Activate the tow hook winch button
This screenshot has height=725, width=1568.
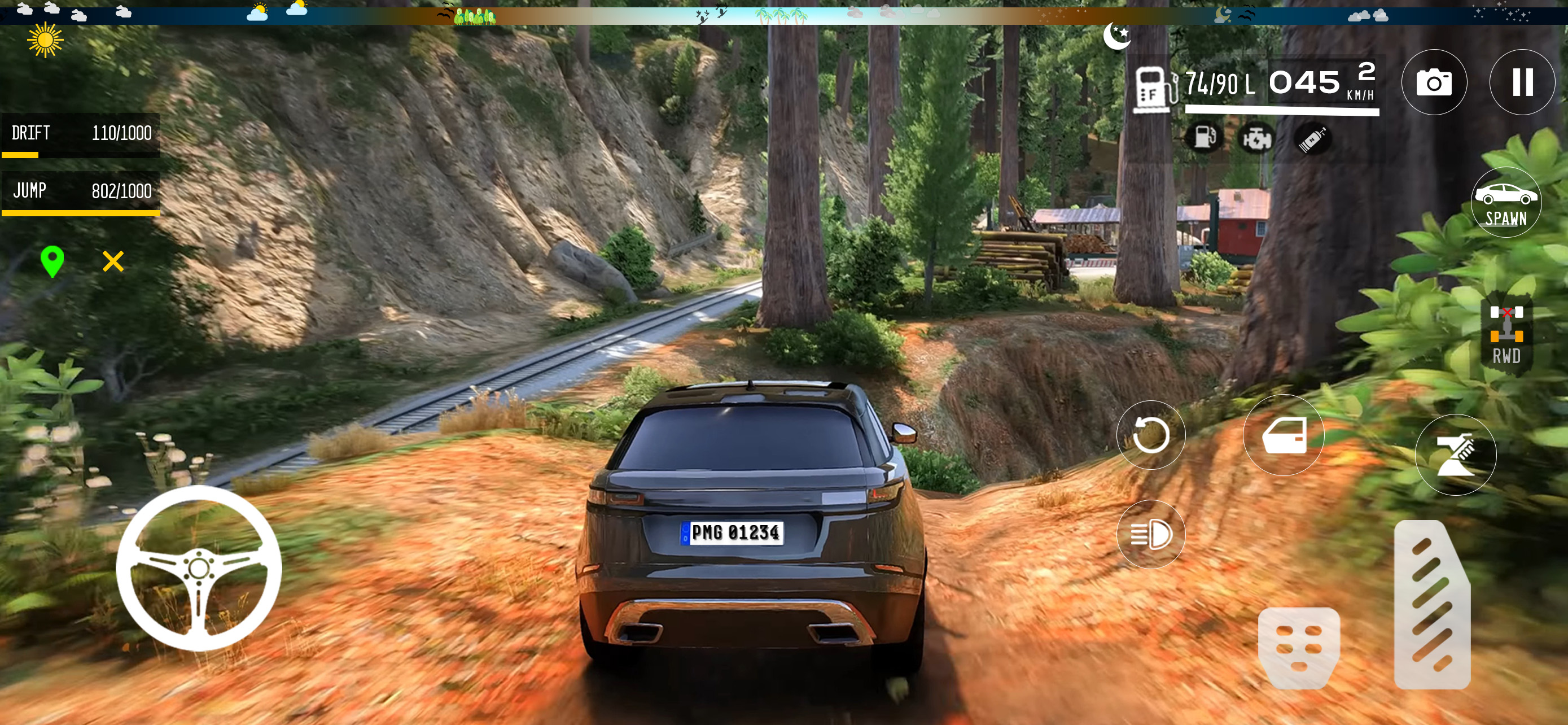click(1455, 455)
